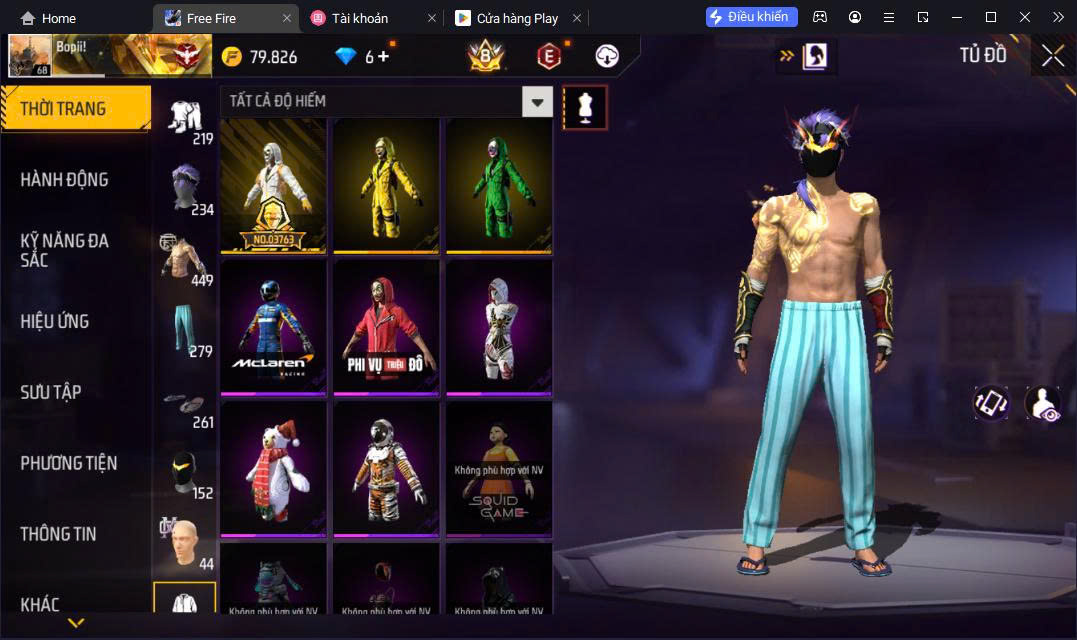1077x640 pixels.
Task: Open the Tất Cả Độ Hiếm rarity dropdown
Action: coord(538,101)
